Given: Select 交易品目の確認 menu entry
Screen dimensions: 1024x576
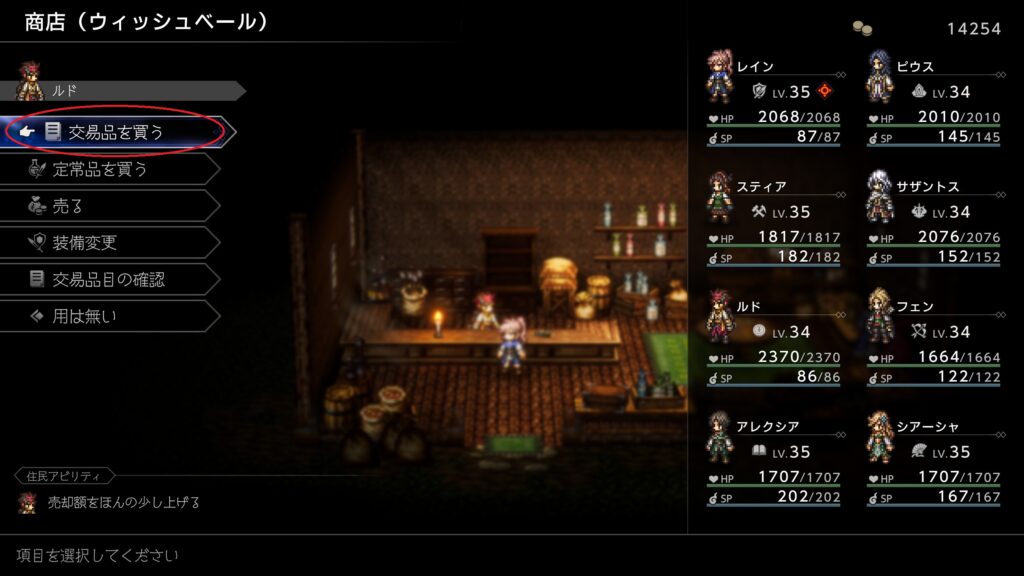Looking at the screenshot, I should click(x=110, y=280).
